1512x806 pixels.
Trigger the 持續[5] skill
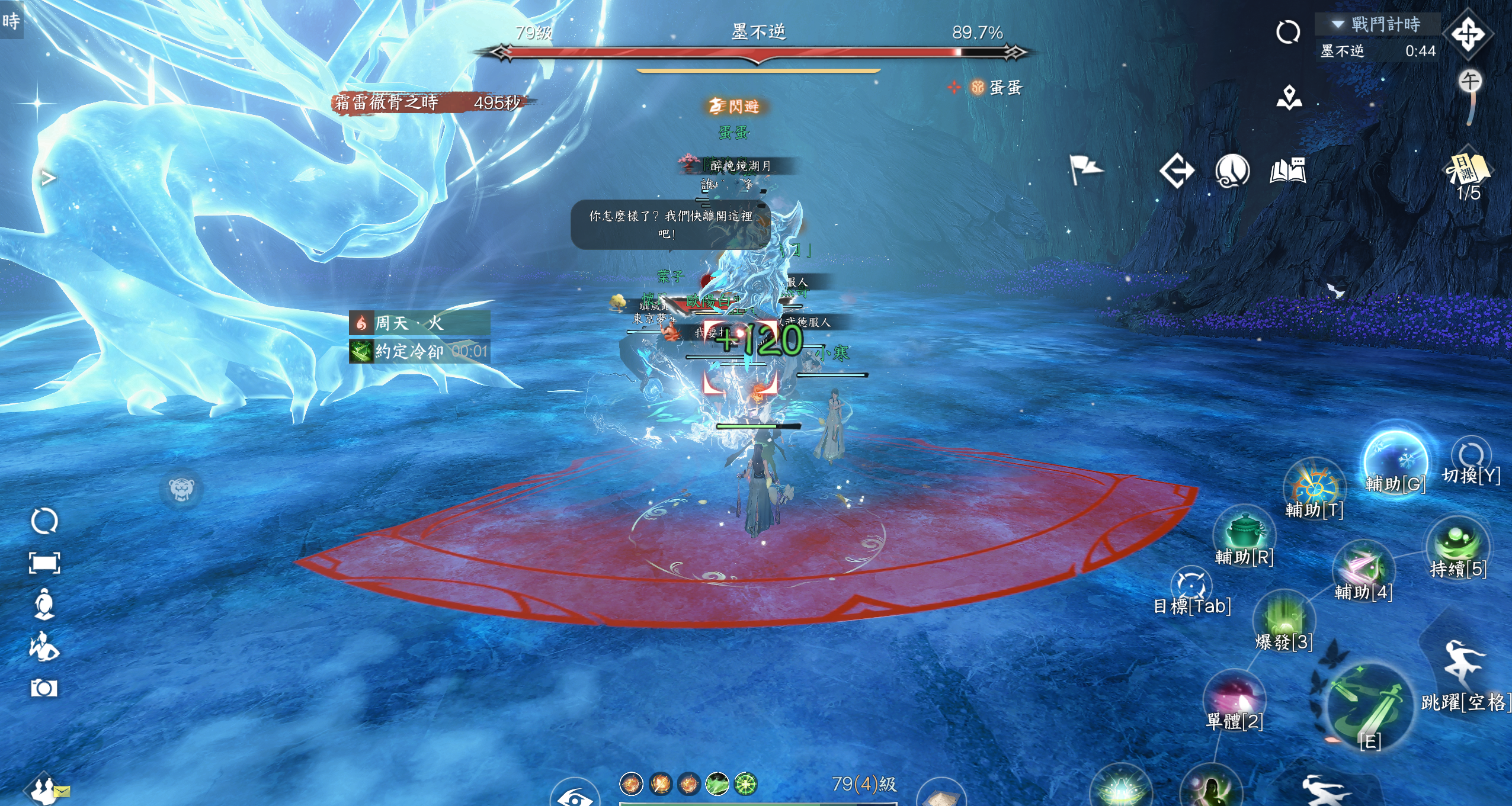[x=1458, y=543]
